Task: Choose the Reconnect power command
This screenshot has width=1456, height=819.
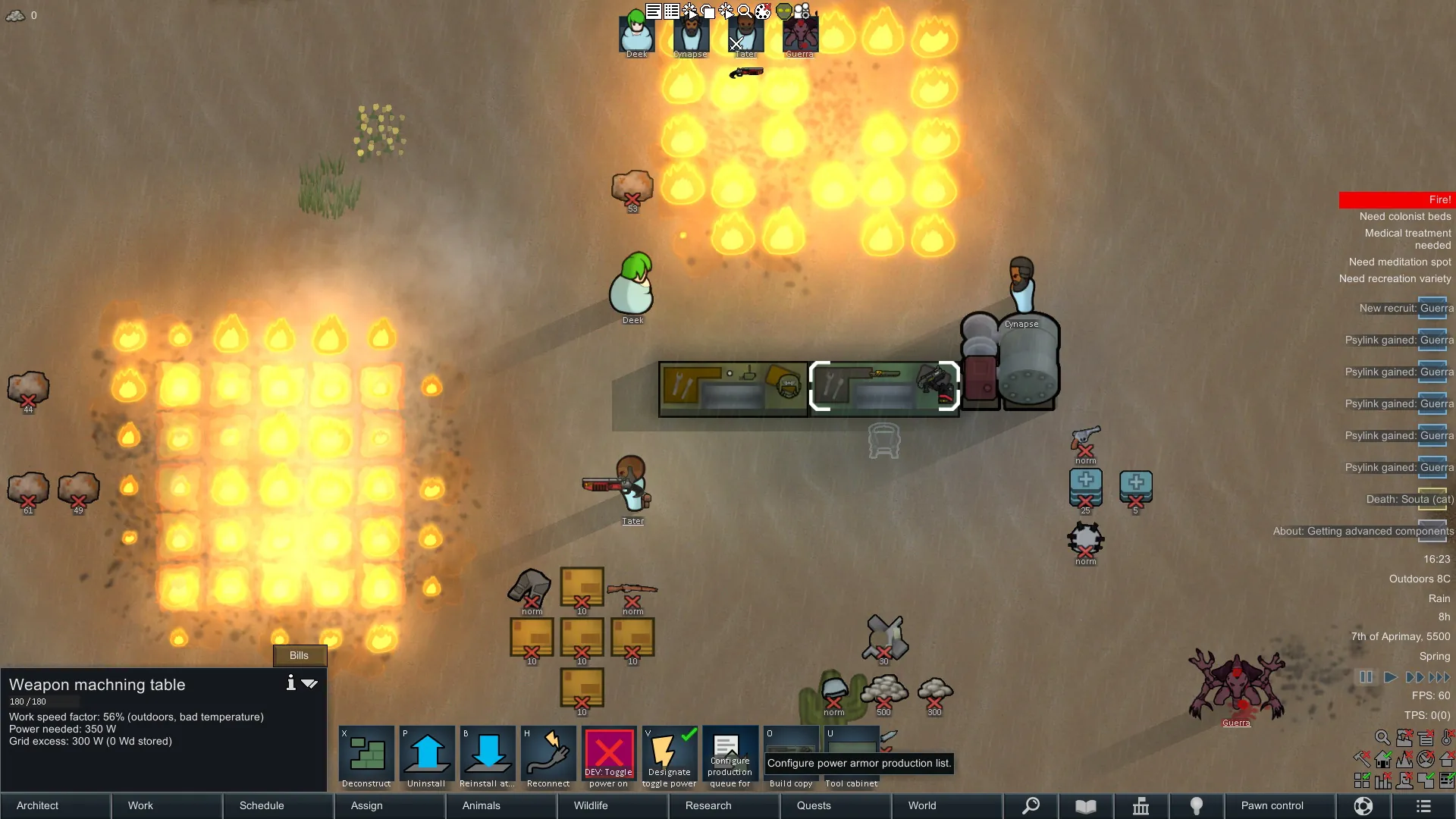Action: pos(548,755)
